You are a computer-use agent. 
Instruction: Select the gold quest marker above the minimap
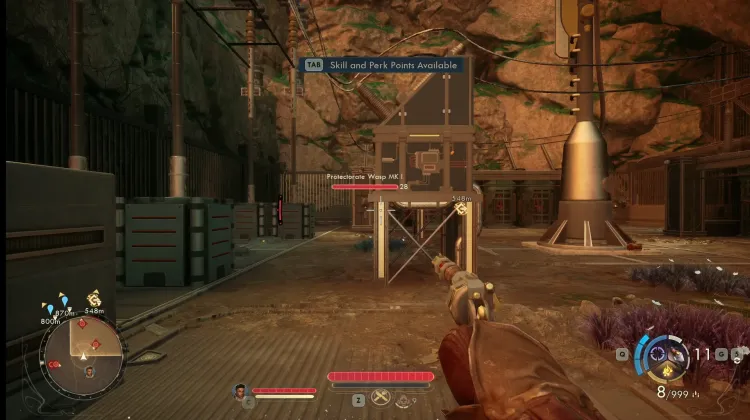coord(95,297)
